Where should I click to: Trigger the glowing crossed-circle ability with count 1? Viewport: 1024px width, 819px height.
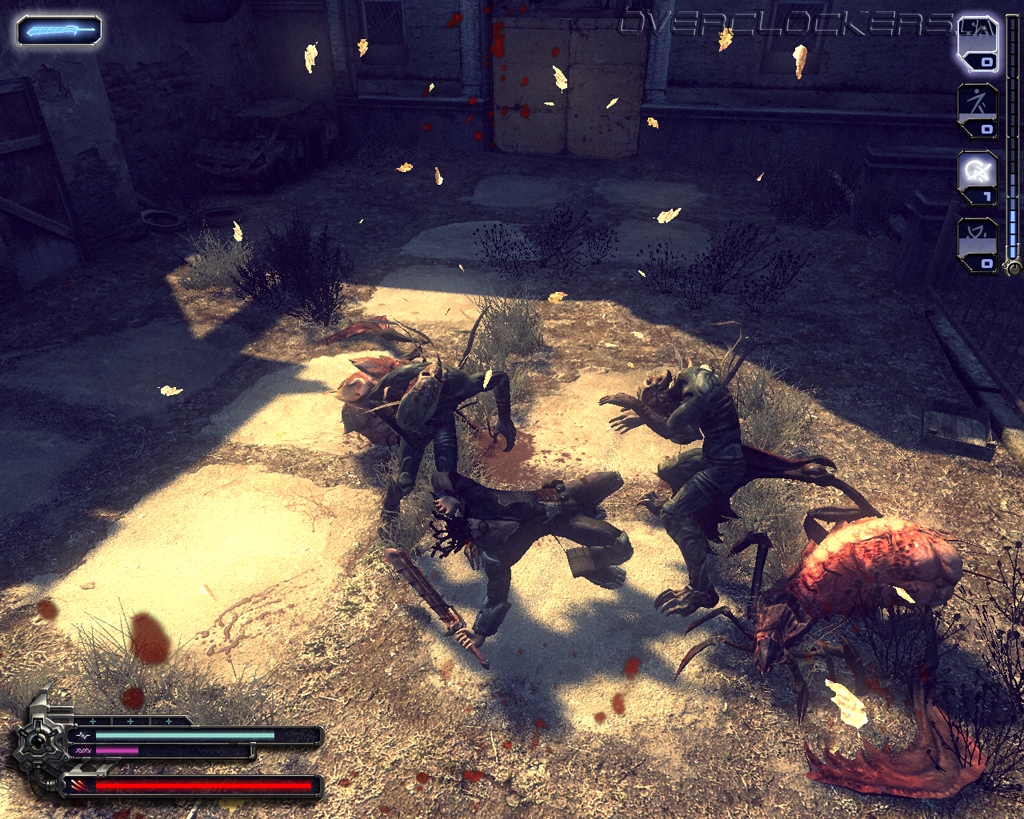976,173
